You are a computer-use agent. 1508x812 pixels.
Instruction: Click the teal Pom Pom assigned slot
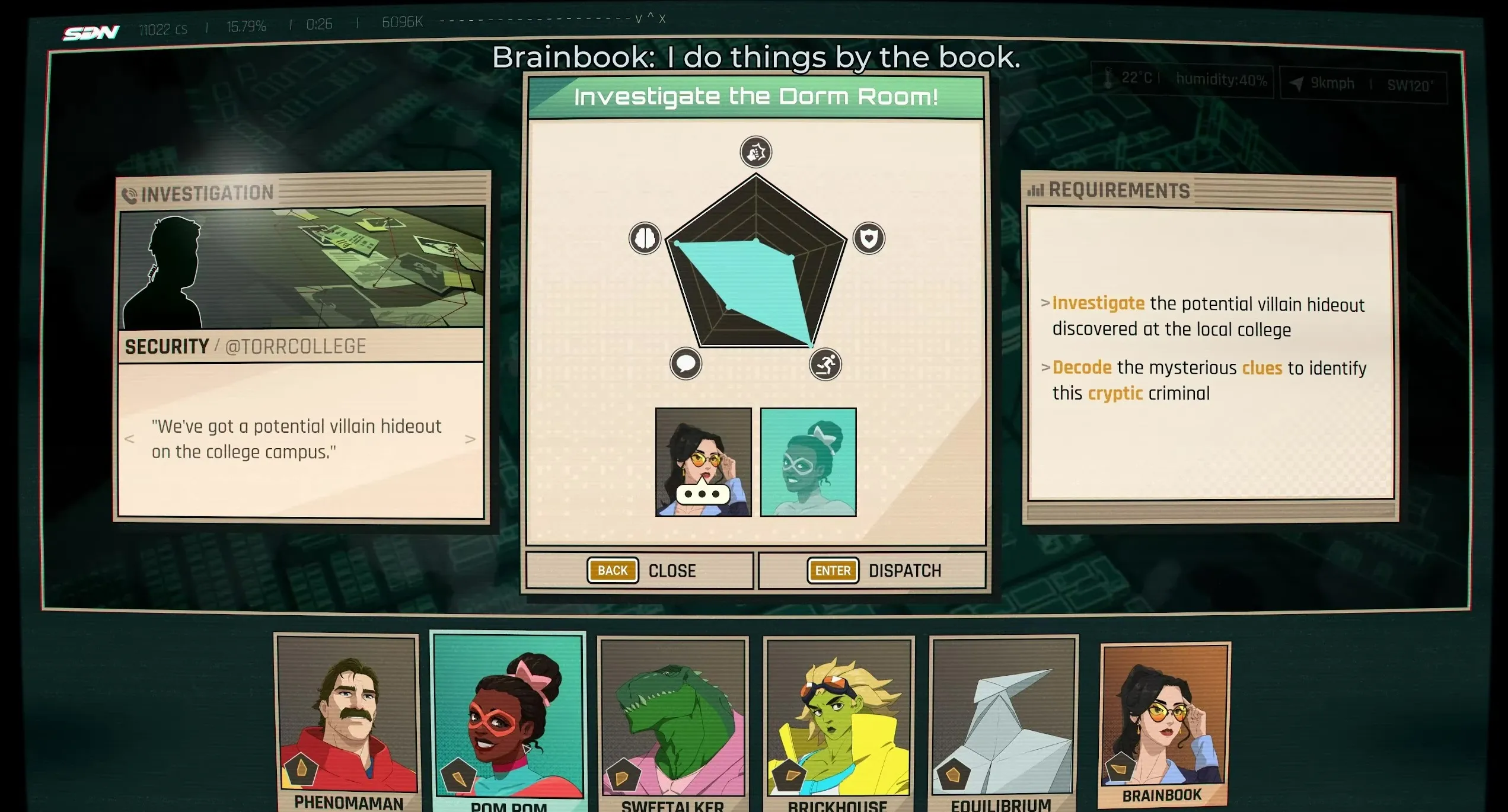pyautogui.click(x=808, y=462)
